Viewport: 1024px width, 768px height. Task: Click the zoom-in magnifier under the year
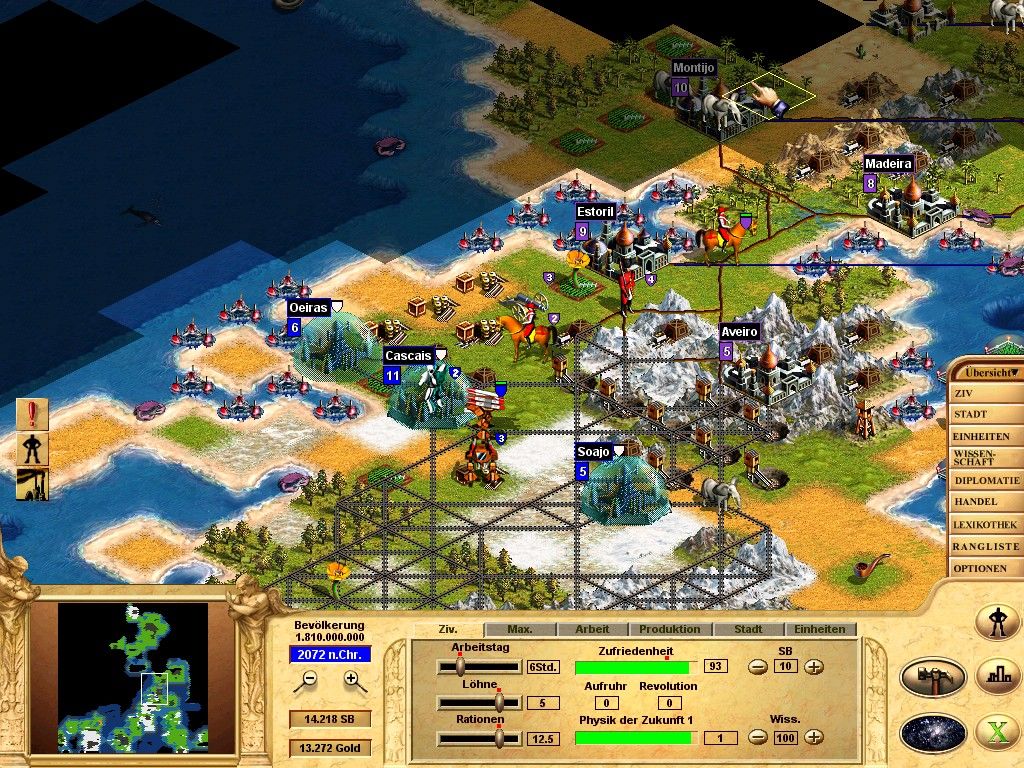352,680
